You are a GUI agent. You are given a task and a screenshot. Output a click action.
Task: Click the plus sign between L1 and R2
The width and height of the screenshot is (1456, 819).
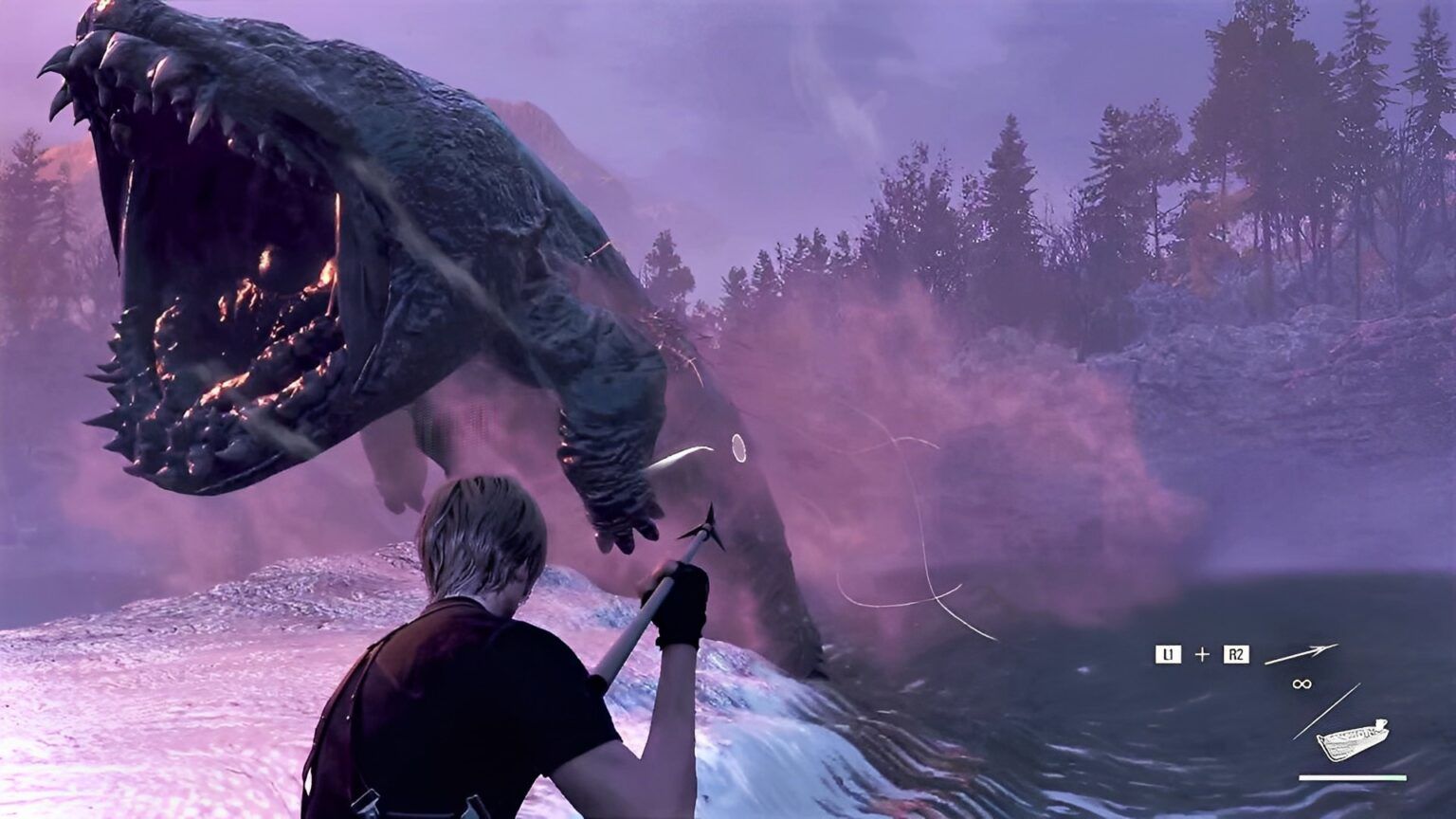[1202, 653]
